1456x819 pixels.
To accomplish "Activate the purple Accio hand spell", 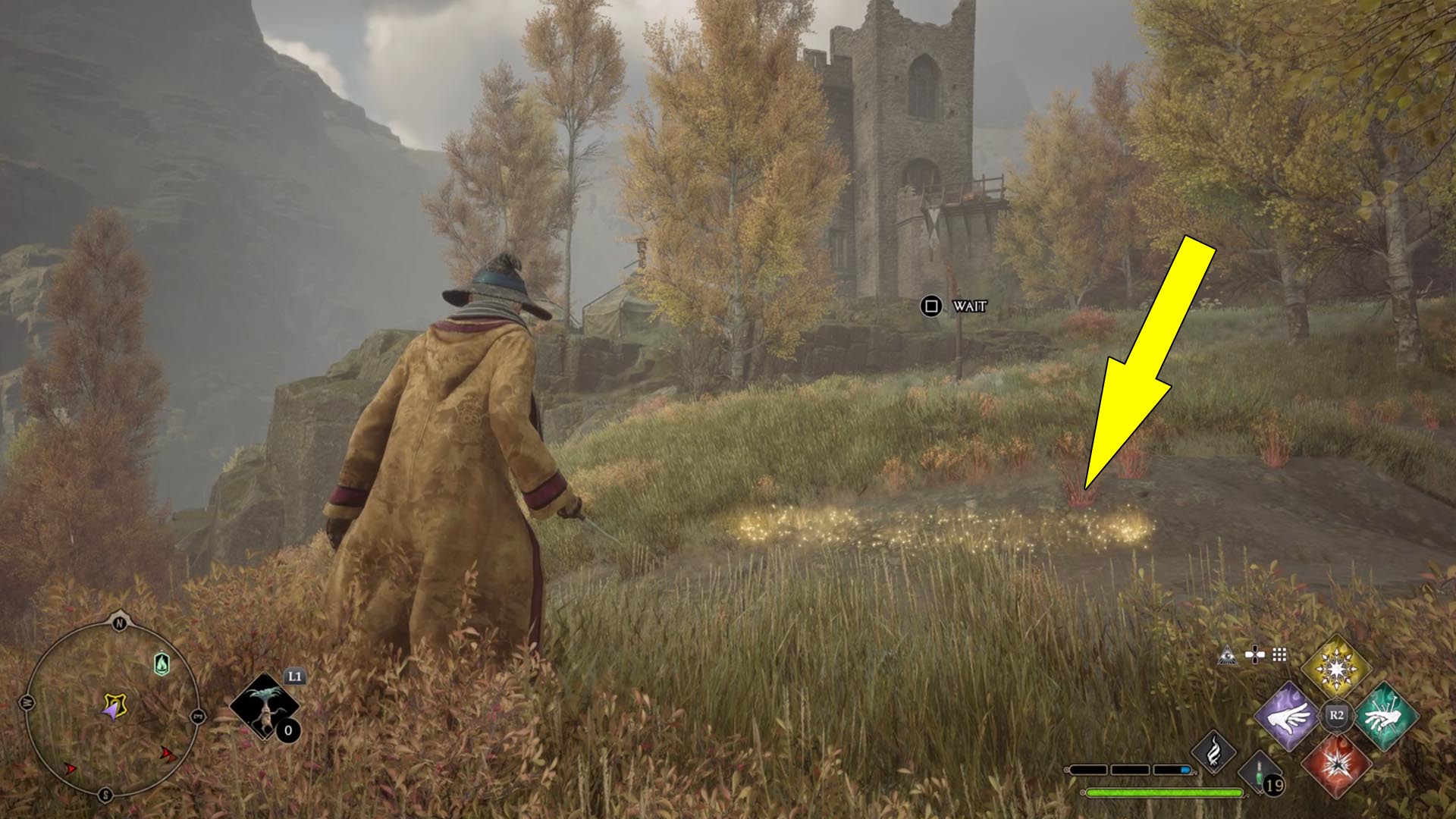I will (x=1288, y=716).
